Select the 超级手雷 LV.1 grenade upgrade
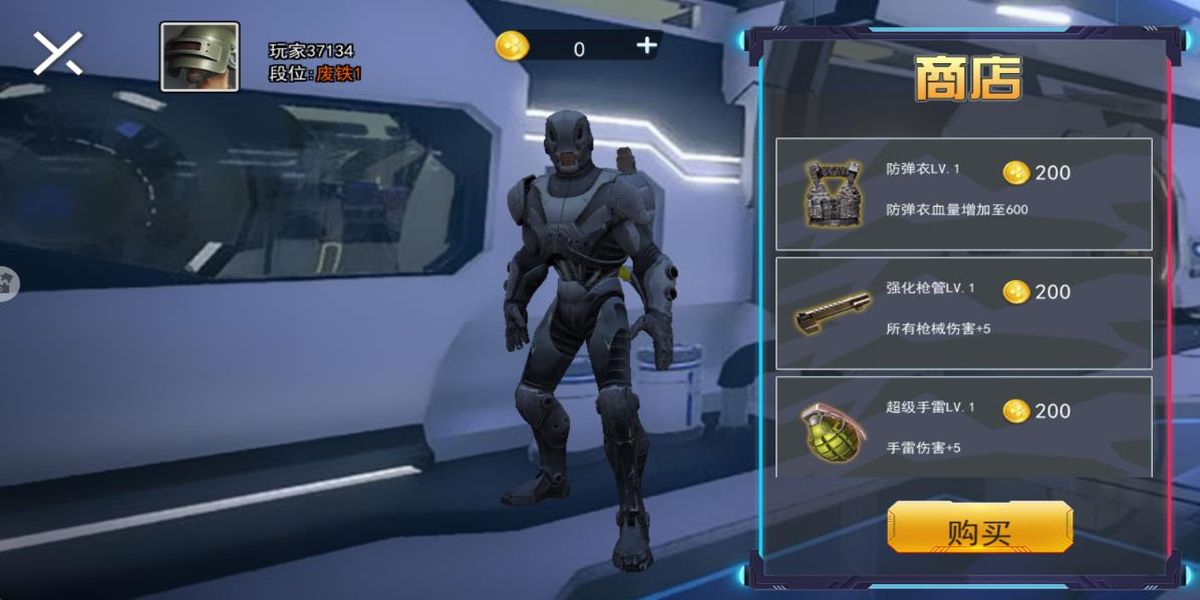The image size is (1200, 600). click(963, 427)
